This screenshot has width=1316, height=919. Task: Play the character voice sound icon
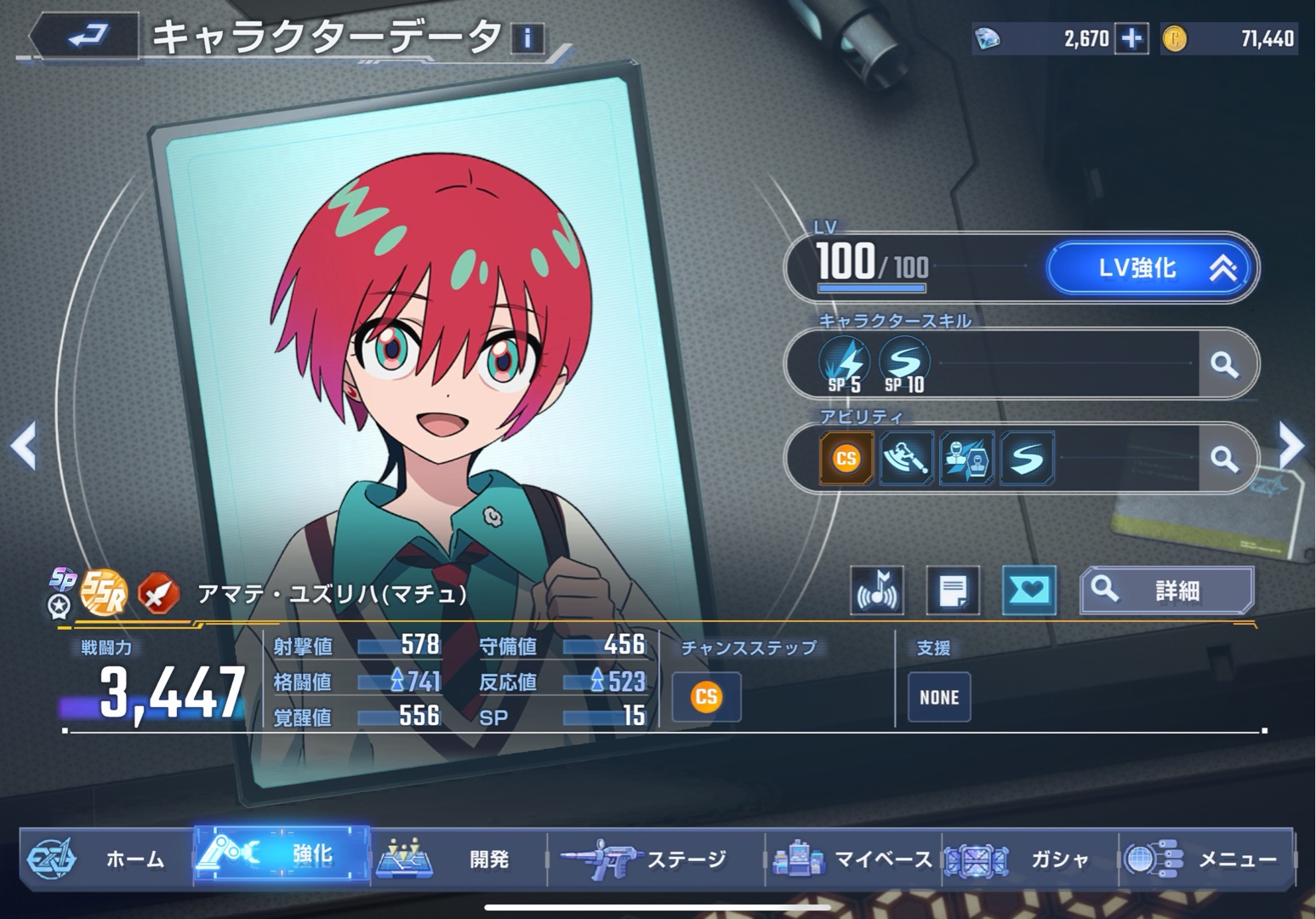876,590
